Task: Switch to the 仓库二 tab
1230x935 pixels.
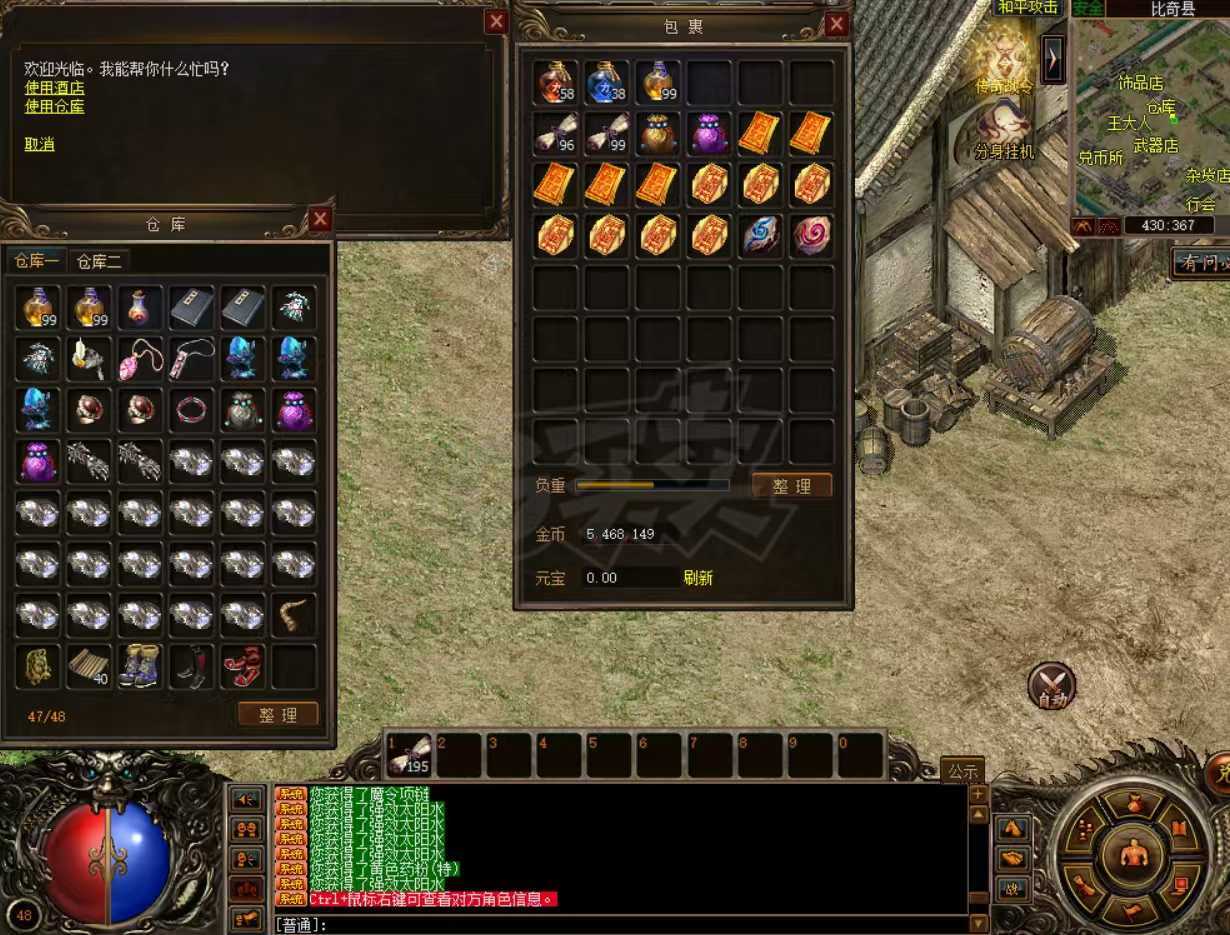Action: click(x=99, y=262)
